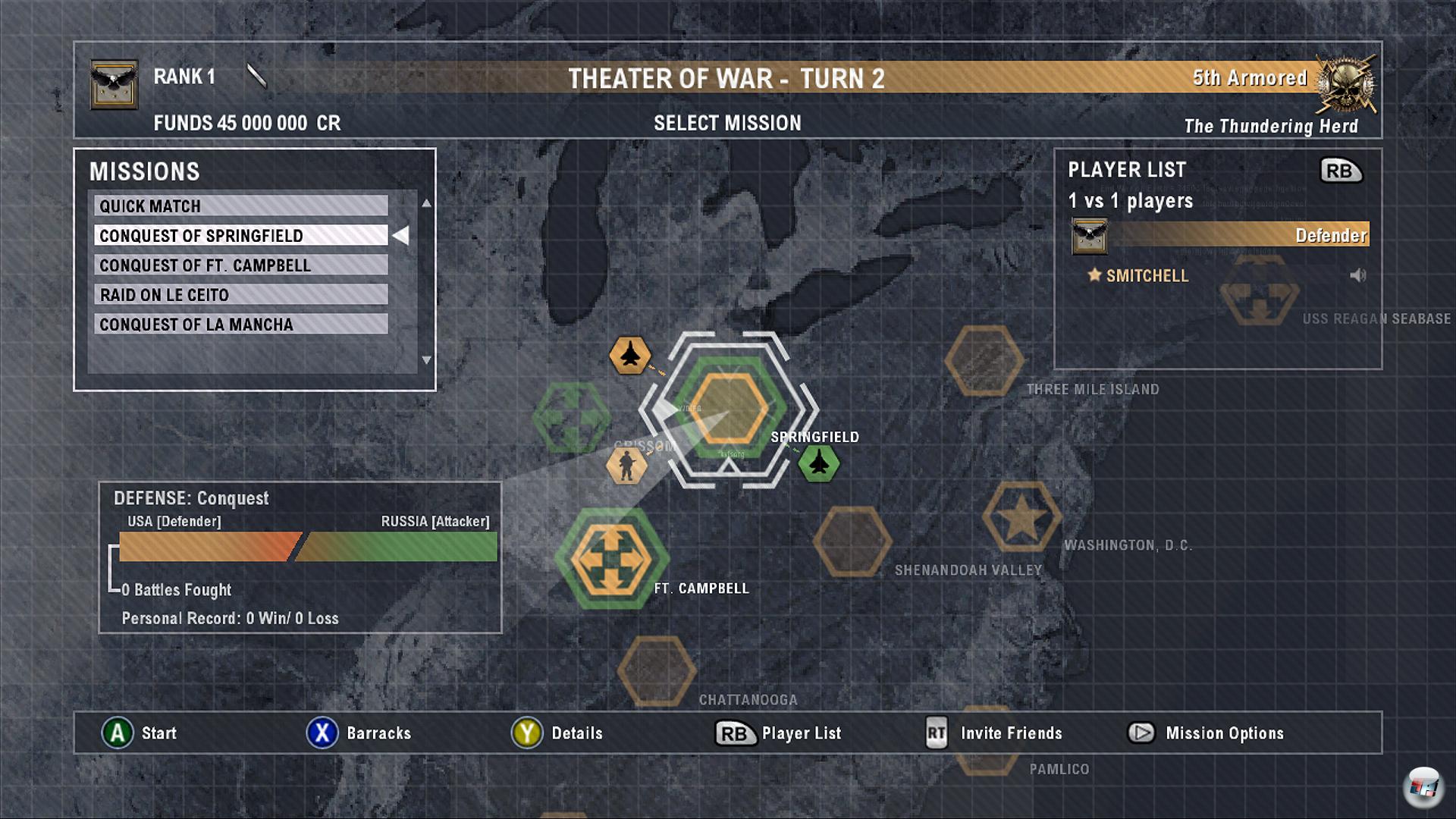Select the Three Mile Island hex
Screen dimensions: 1456x819
tap(984, 361)
